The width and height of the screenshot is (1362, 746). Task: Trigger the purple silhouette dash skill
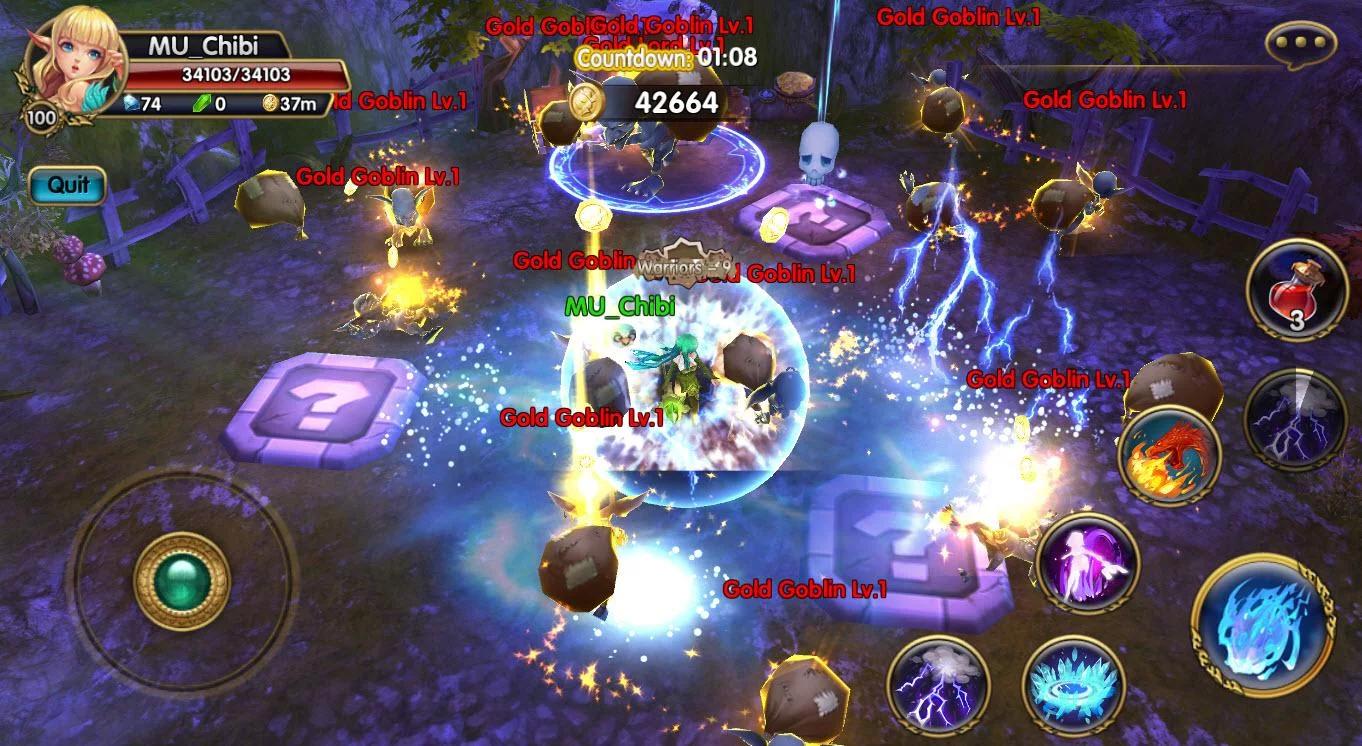coord(1087,563)
